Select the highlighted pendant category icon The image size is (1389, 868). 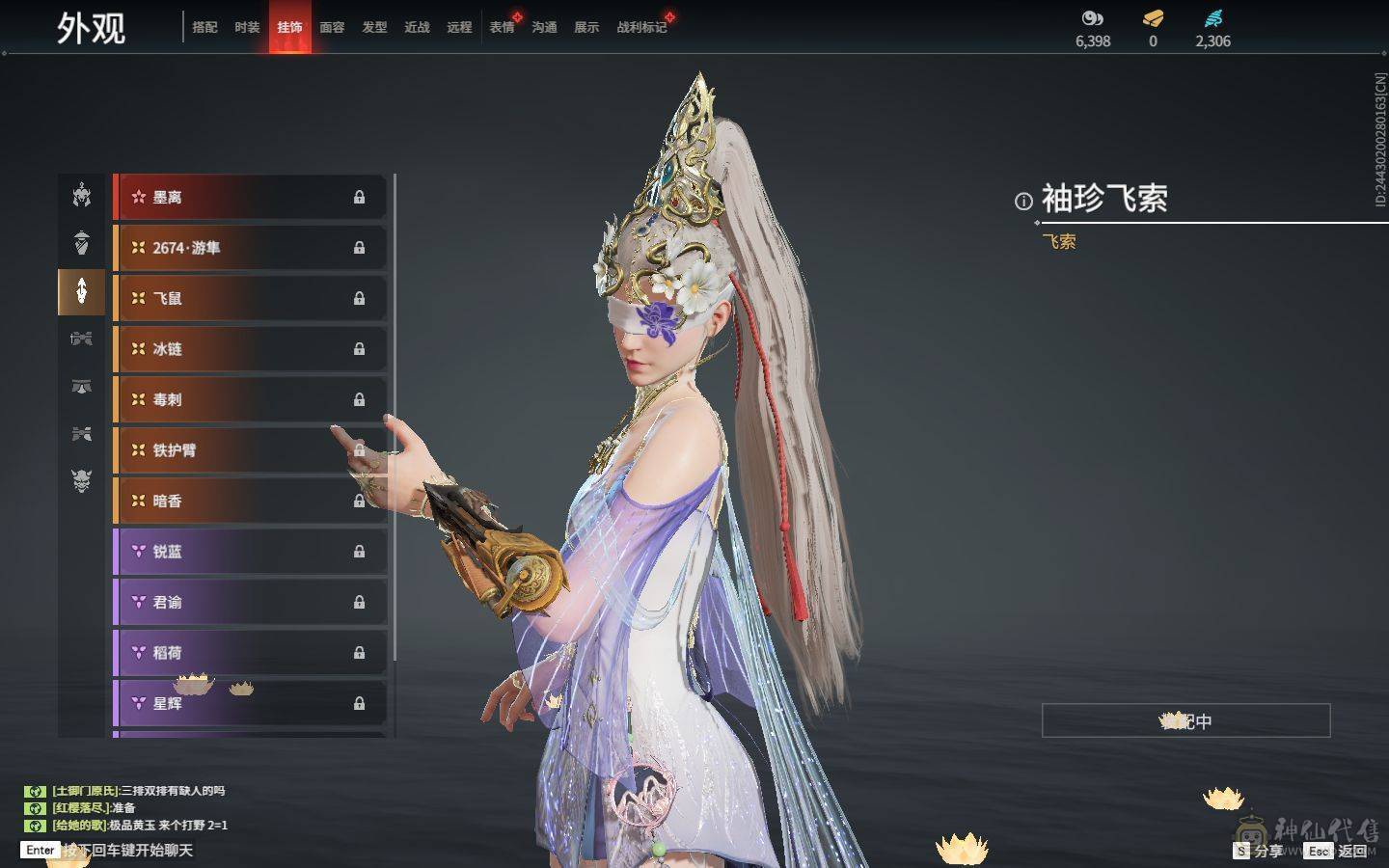pos(81,292)
